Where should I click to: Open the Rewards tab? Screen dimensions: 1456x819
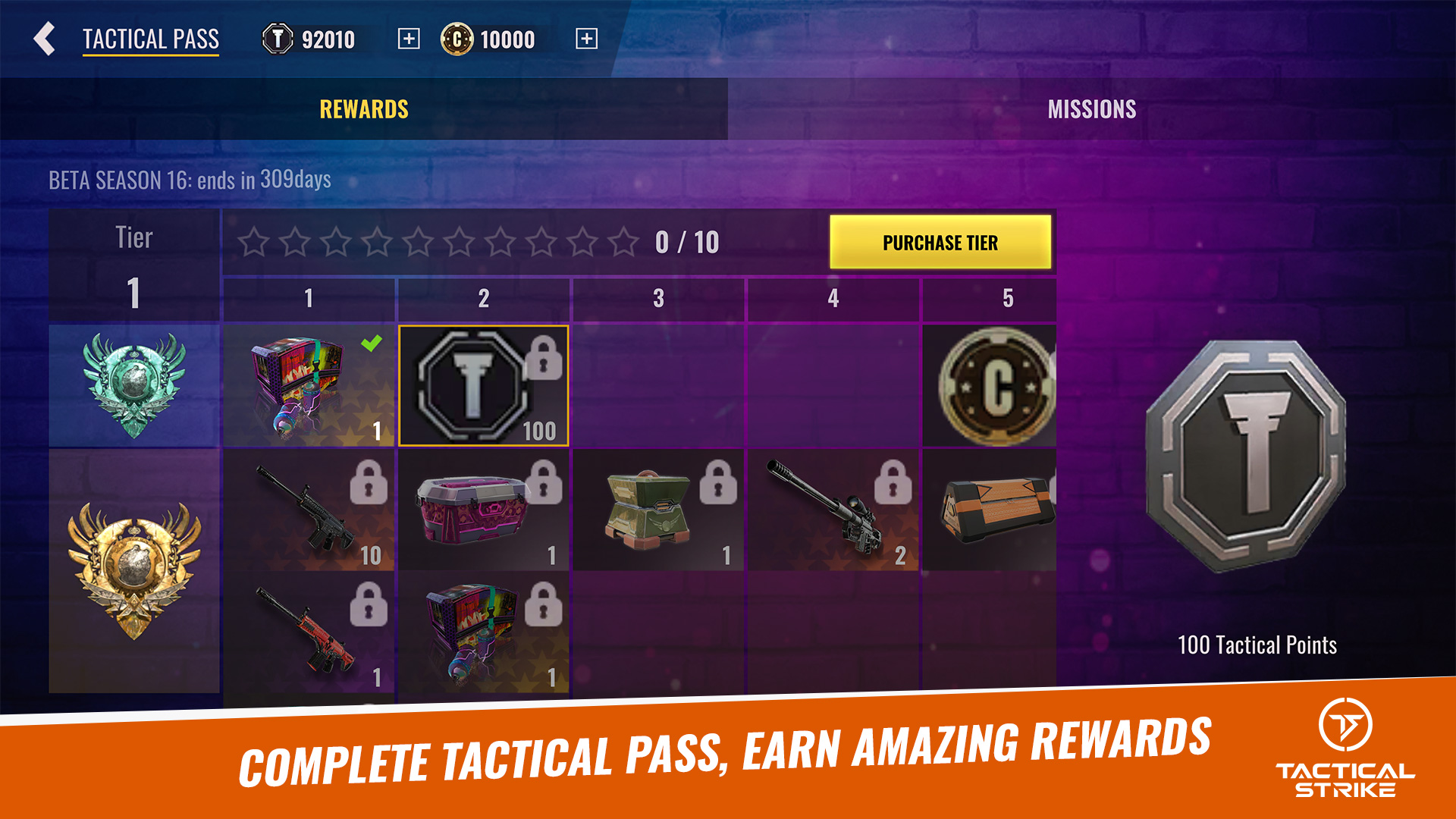[x=362, y=109]
